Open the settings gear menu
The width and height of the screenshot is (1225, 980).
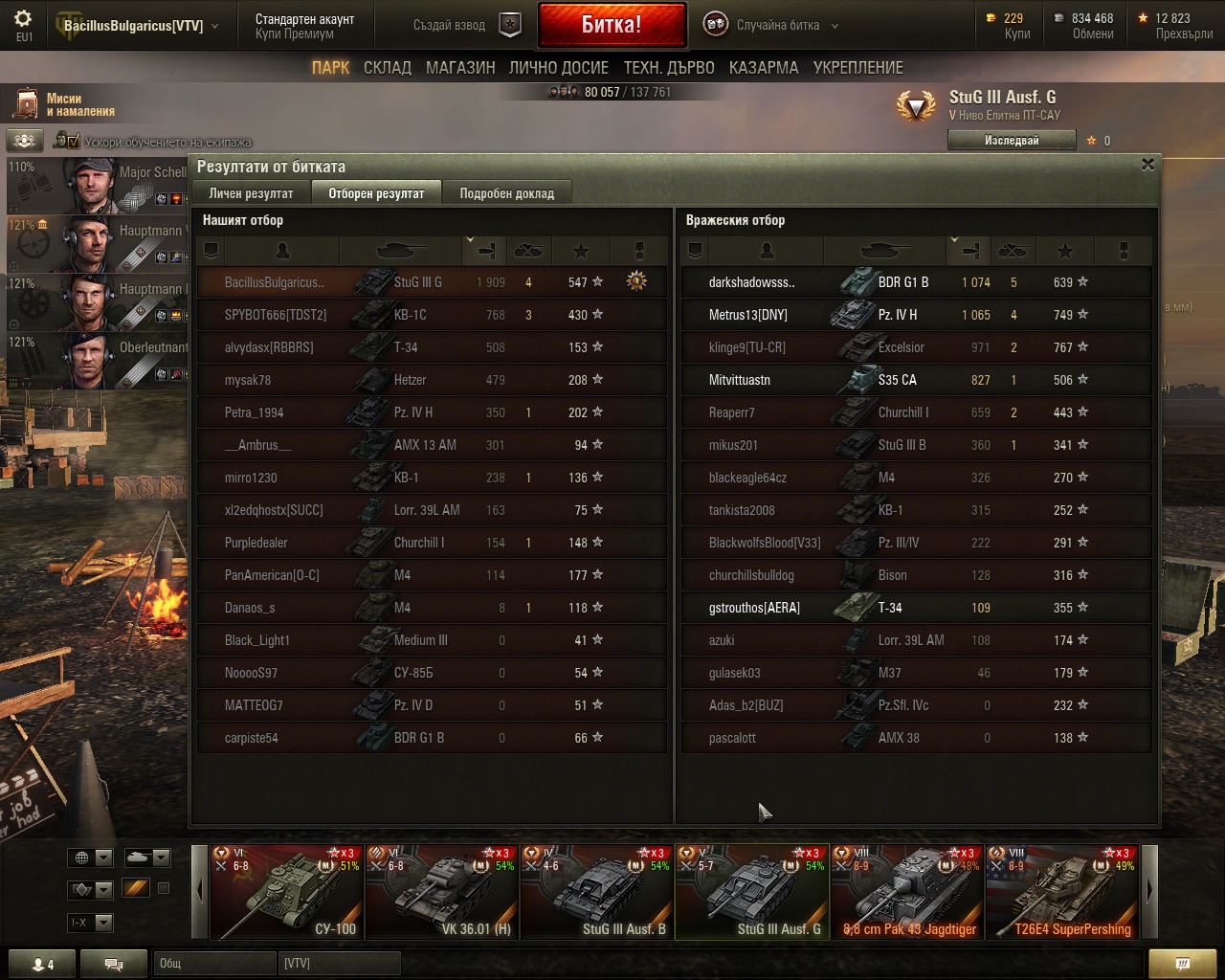[23, 19]
